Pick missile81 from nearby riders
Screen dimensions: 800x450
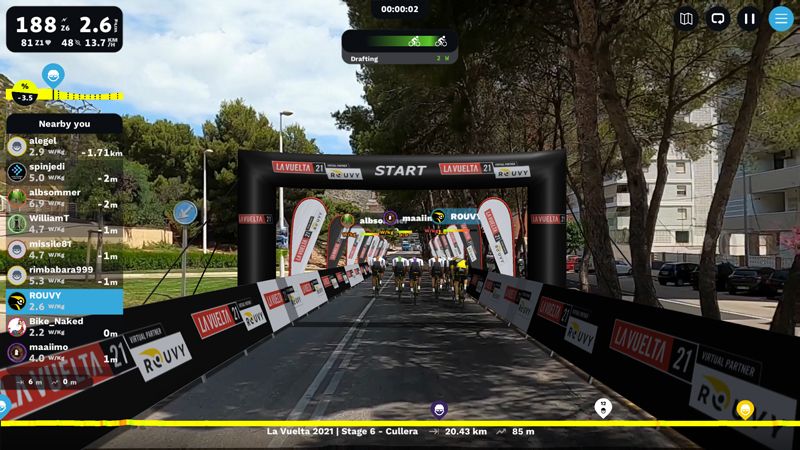(x=64, y=249)
